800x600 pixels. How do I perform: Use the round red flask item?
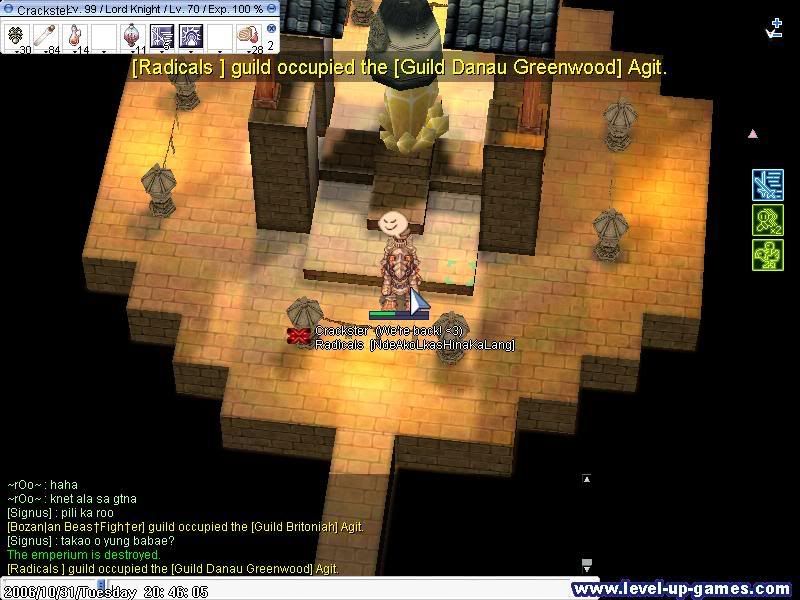coord(133,36)
